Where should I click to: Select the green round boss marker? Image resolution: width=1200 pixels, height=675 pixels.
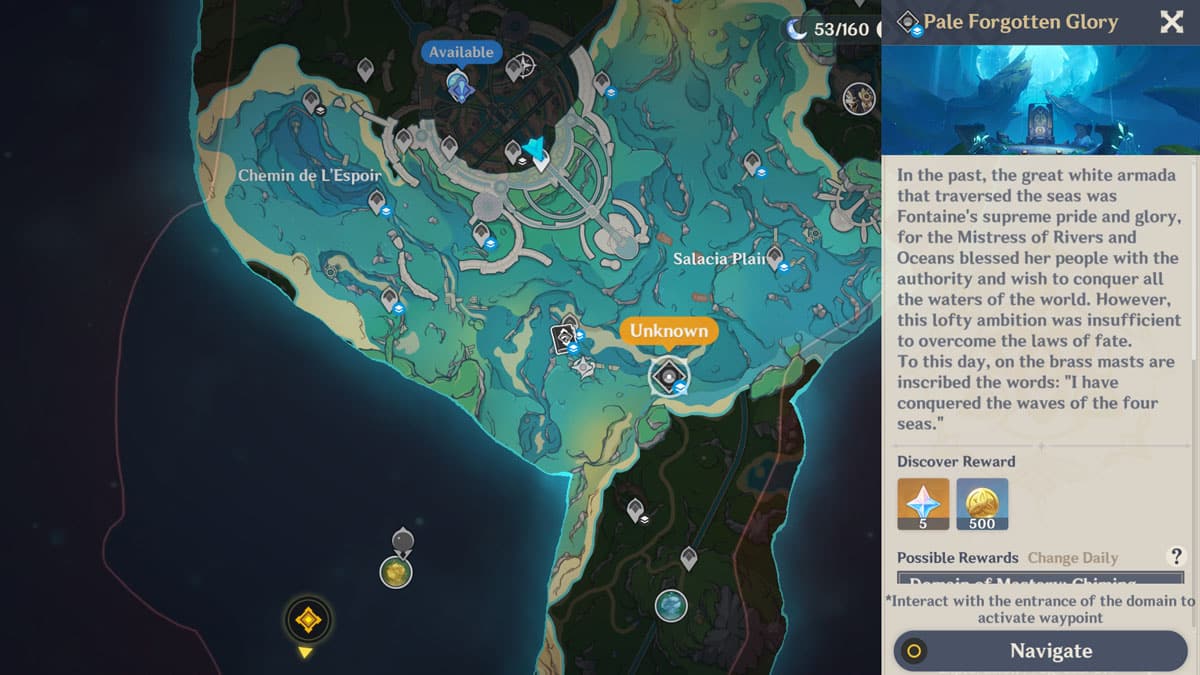396,572
